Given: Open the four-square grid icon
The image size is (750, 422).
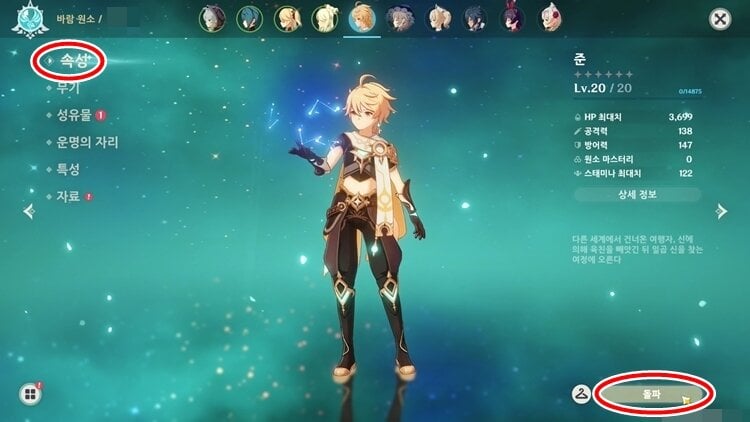Looking at the screenshot, I should [28, 393].
